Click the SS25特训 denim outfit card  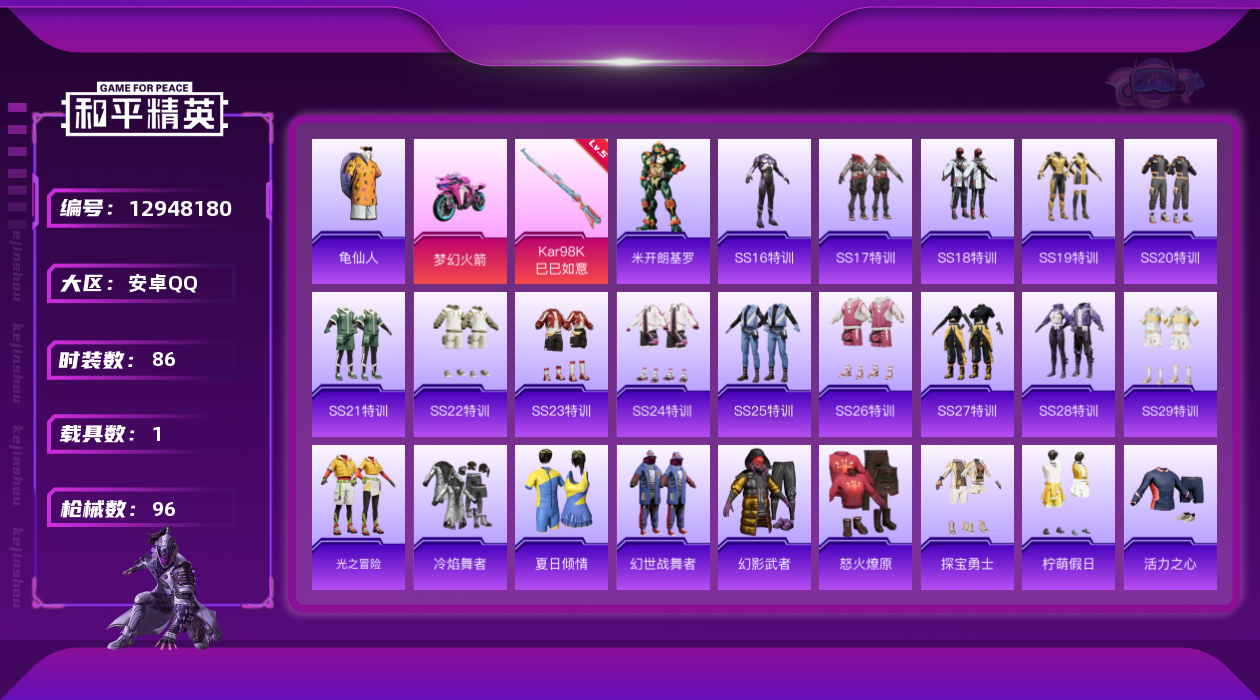[x=764, y=364]
